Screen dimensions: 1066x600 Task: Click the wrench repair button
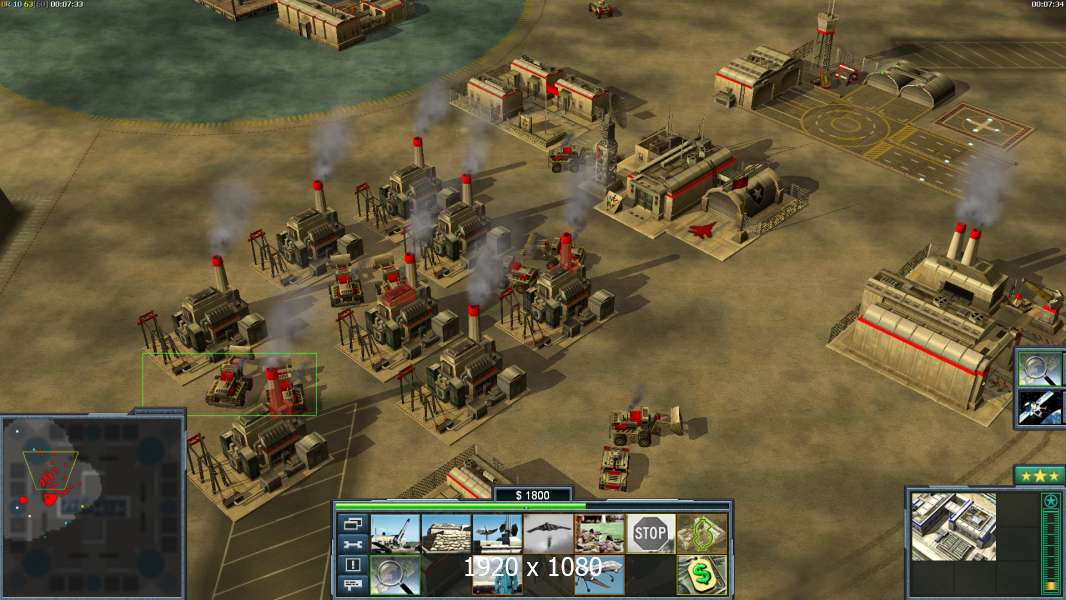[x=353, y=544]
